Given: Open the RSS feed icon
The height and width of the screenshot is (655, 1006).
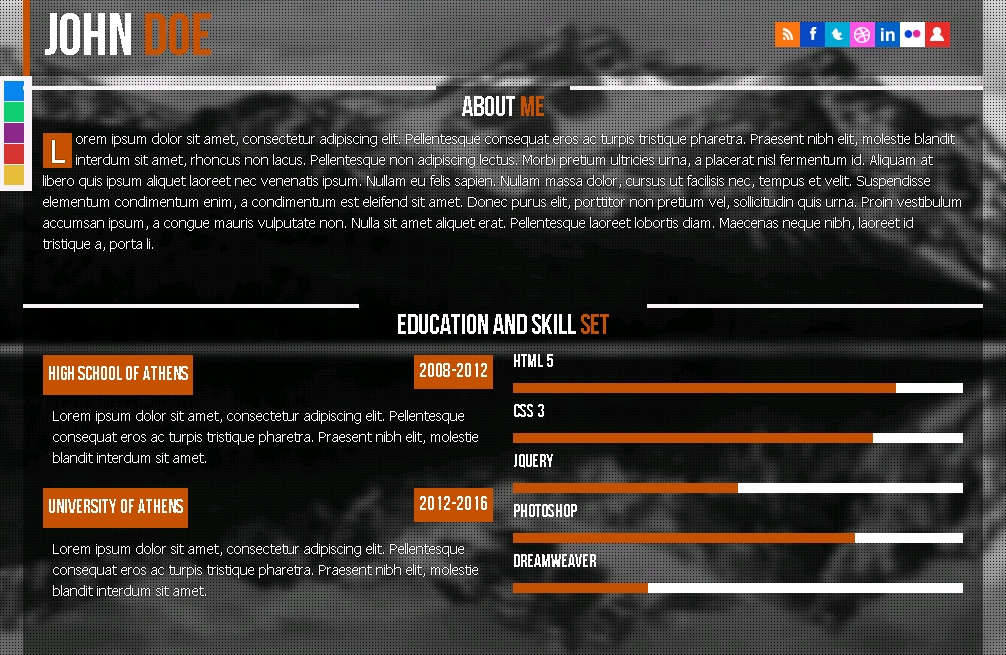Looking at the screenshot, I should coord(787,35).
